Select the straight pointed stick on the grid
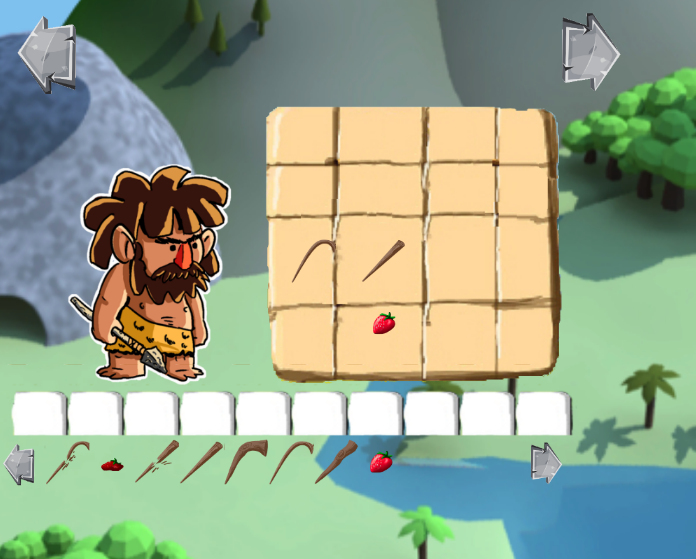This screenshot has width=696, height=559. point(383,260)
